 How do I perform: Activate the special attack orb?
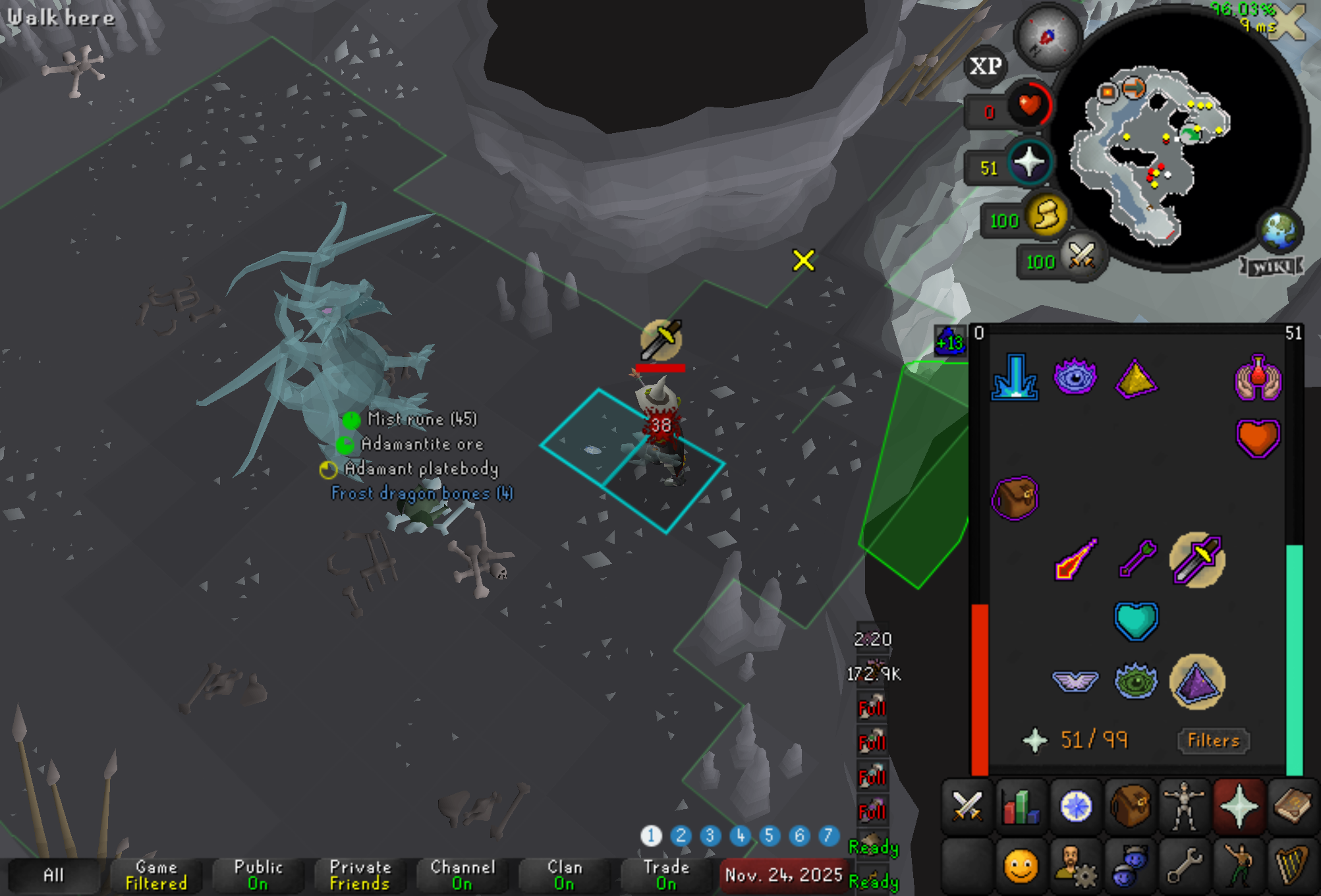tap(1081, 257)
